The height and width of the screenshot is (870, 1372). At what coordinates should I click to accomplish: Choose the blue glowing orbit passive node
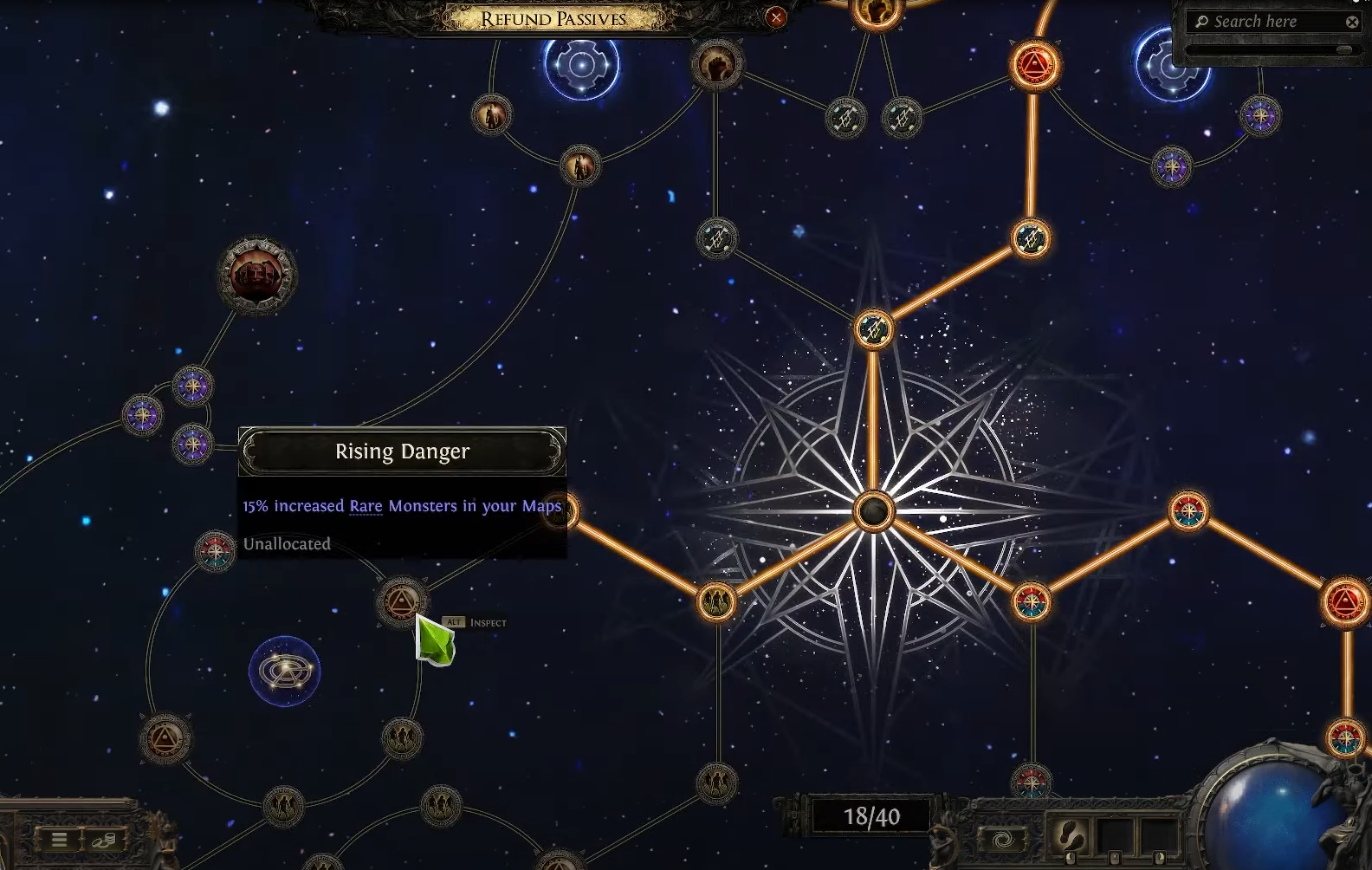tap(284, 671)
